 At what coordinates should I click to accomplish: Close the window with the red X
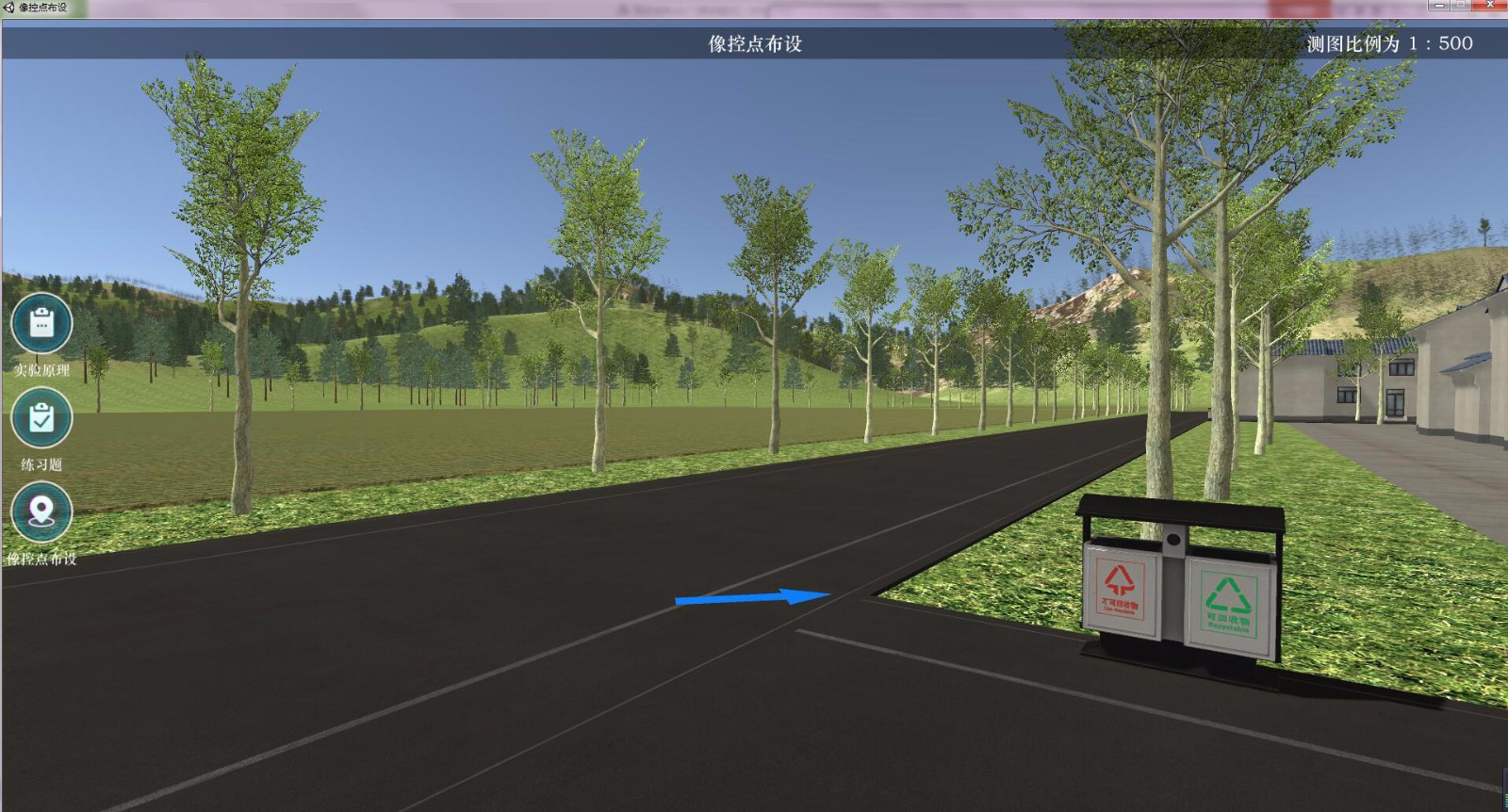click(1489, 6)
